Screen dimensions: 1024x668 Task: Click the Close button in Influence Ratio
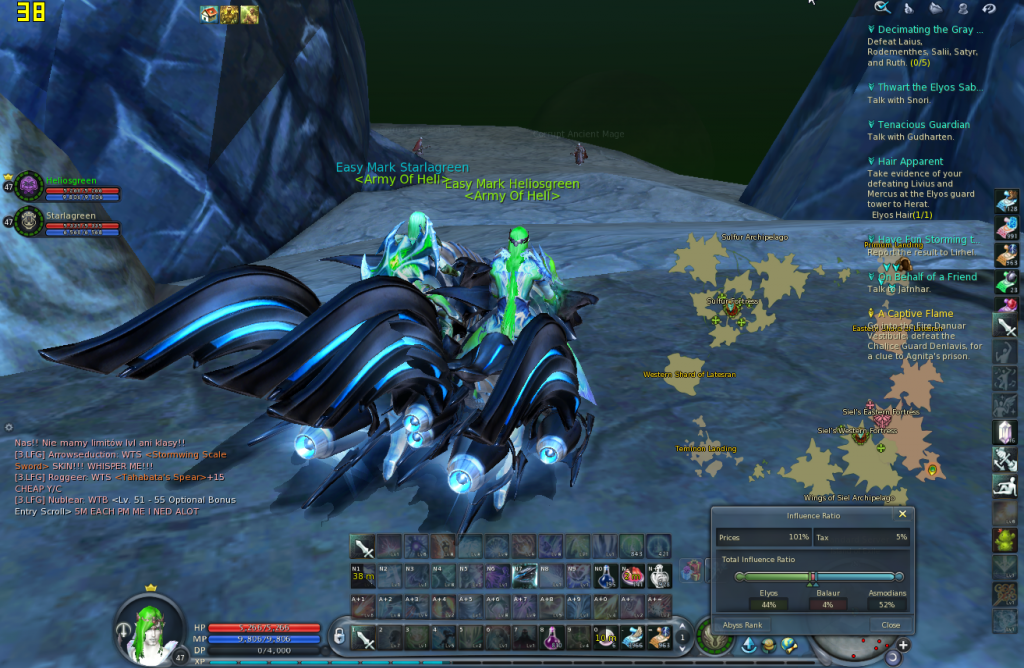click(x=890, y=624)
